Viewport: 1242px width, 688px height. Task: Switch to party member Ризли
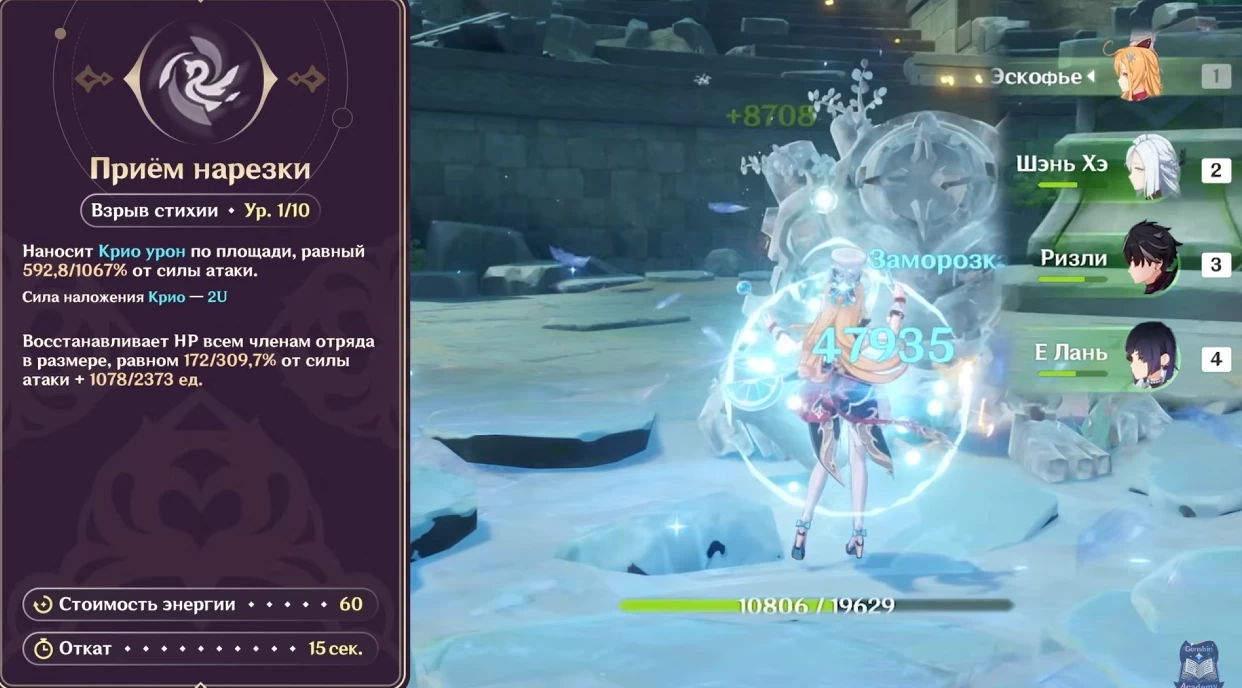(x=1150, y=262)
